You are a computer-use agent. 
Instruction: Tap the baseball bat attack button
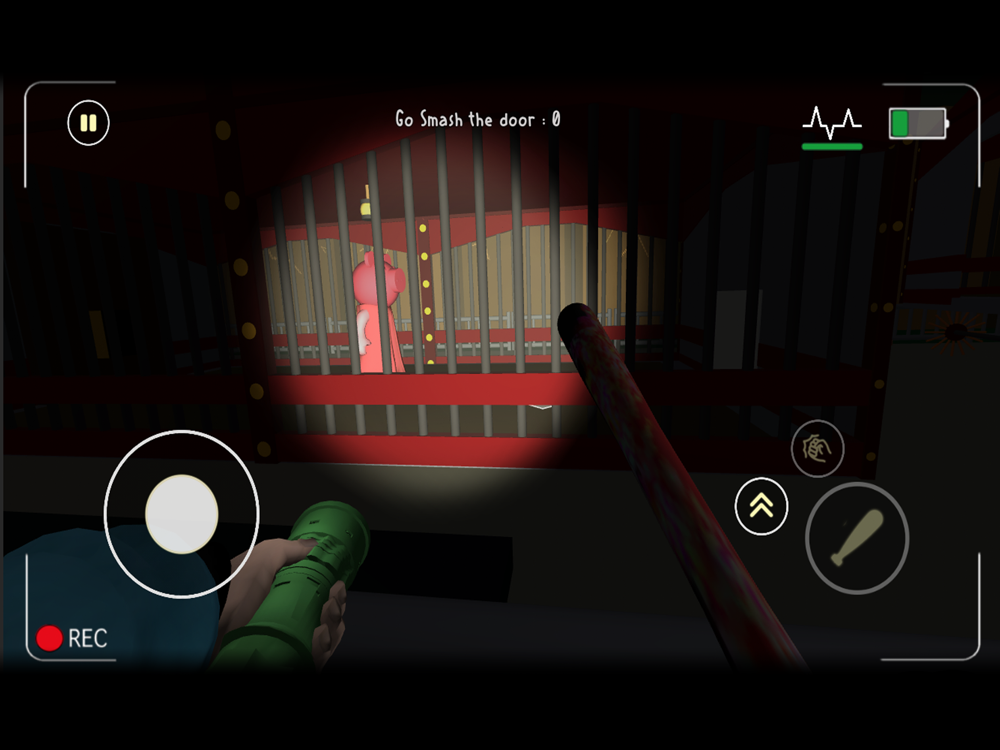pos(857,538)
